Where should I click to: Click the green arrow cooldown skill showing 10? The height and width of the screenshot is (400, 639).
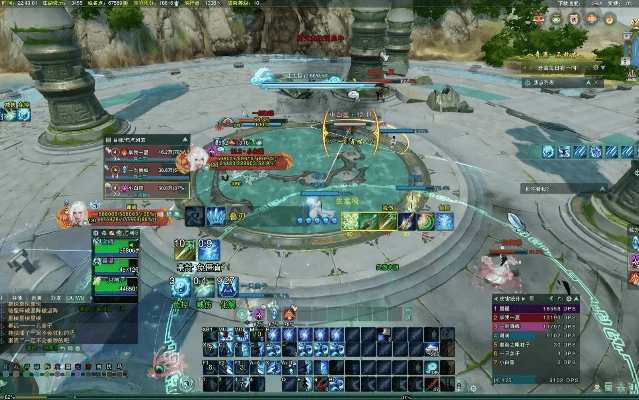pos(184,250)
